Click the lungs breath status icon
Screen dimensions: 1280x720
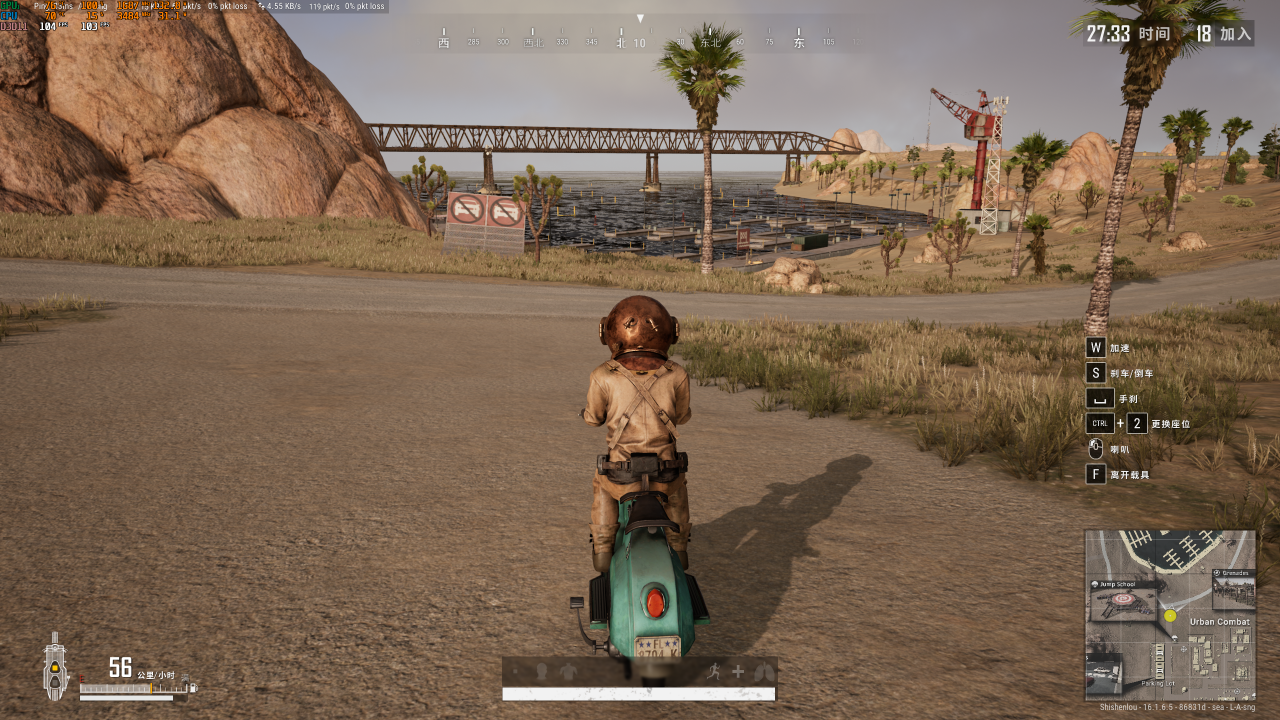click(x=764, y=671)
